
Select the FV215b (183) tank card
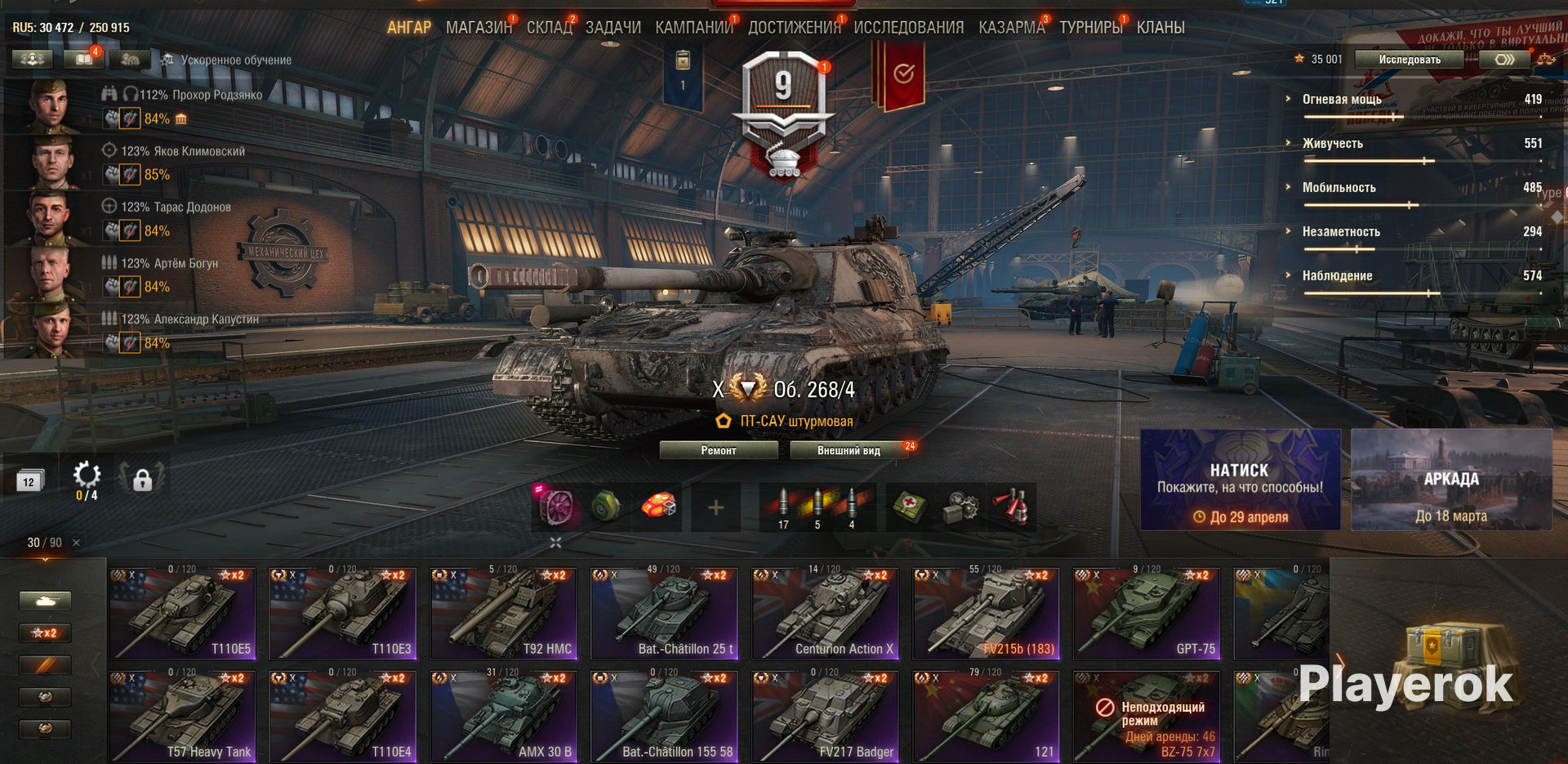coord(986,614)
